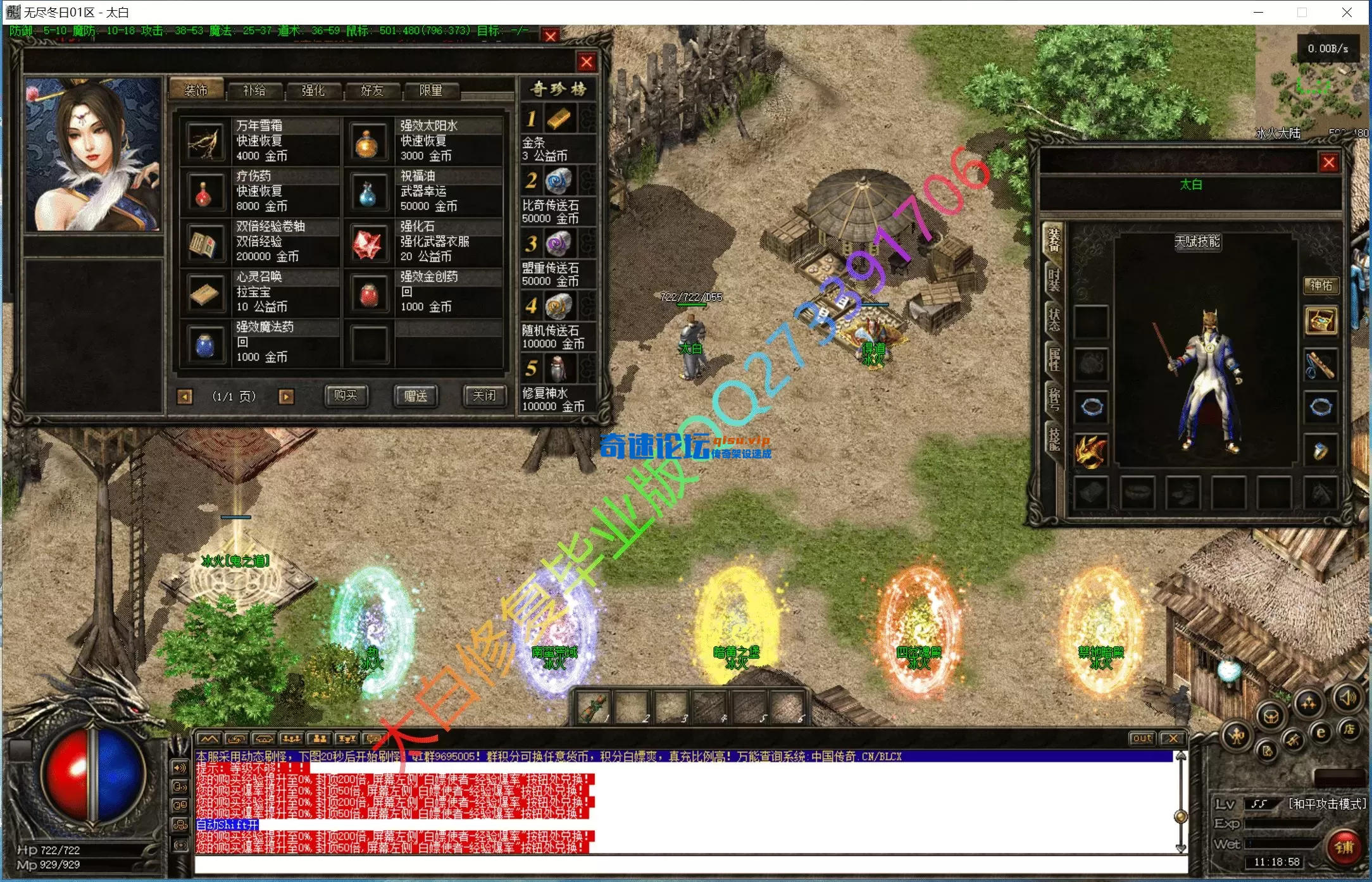Open the 天赋技能 talent skills button
The width and height of the screenshot is (1372, 882).
point(1197,242)
